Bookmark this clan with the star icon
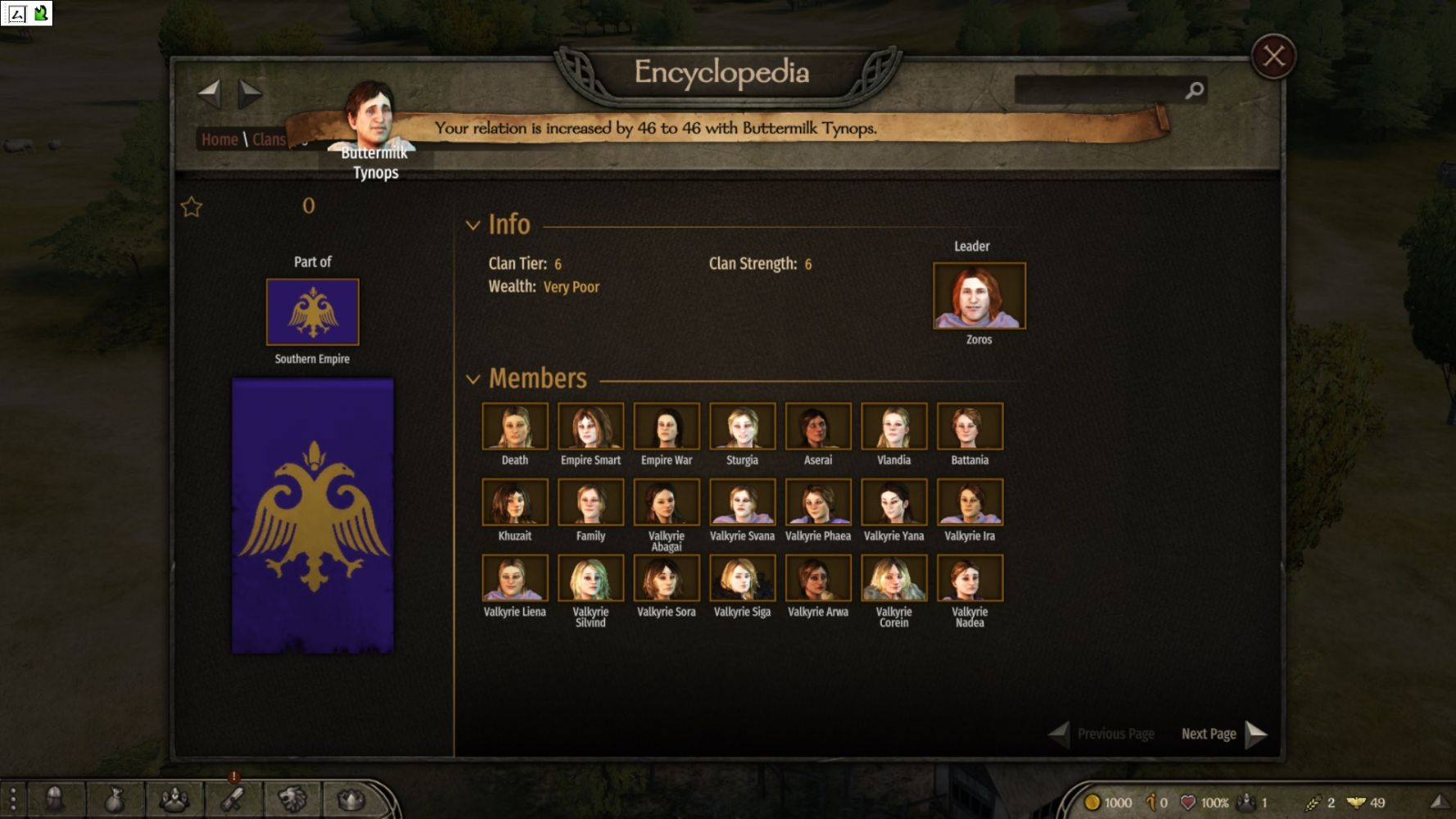This screenshot has width=1456, height=819. (x=192, y=206)
